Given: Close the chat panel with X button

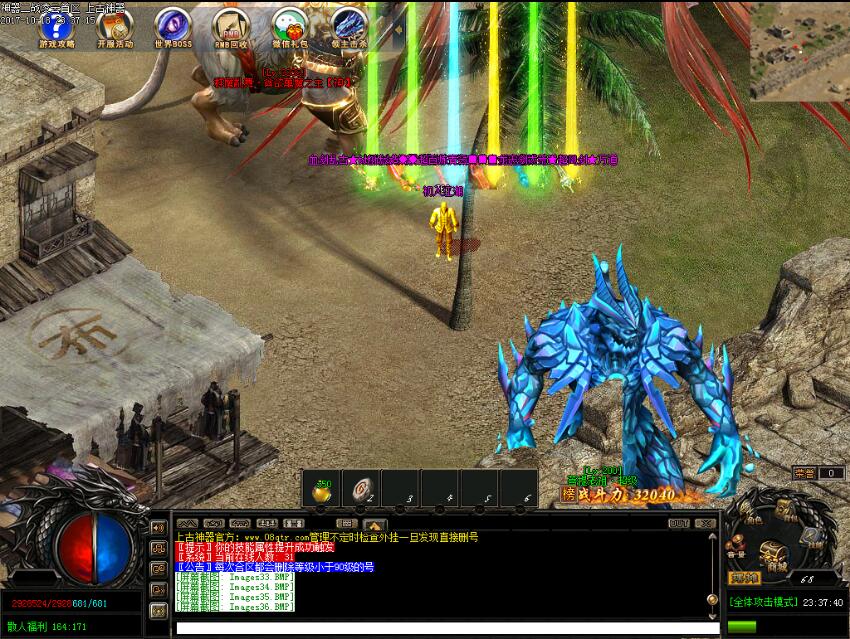Looking at the screenshot, I should pos(705,523).
